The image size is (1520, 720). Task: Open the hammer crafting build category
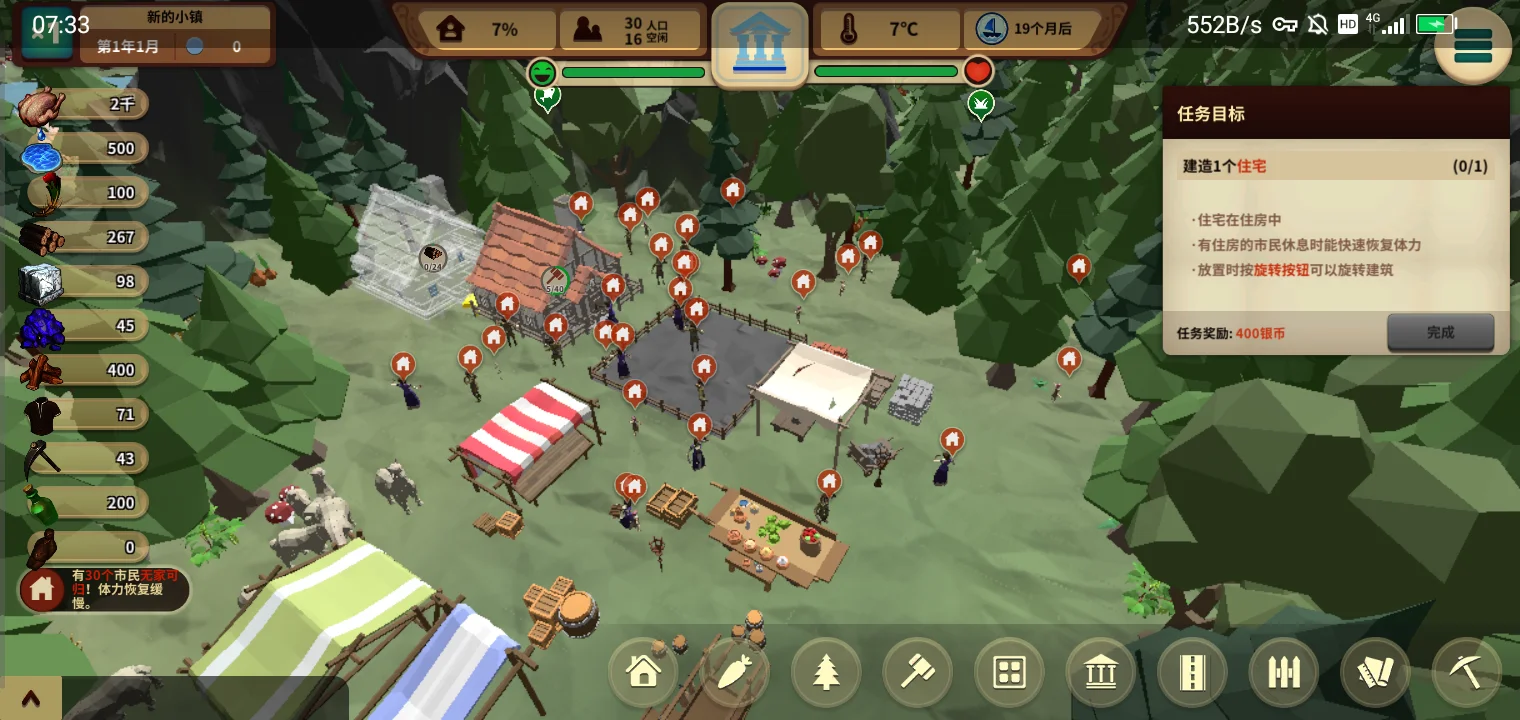click(x=918, y=672)
